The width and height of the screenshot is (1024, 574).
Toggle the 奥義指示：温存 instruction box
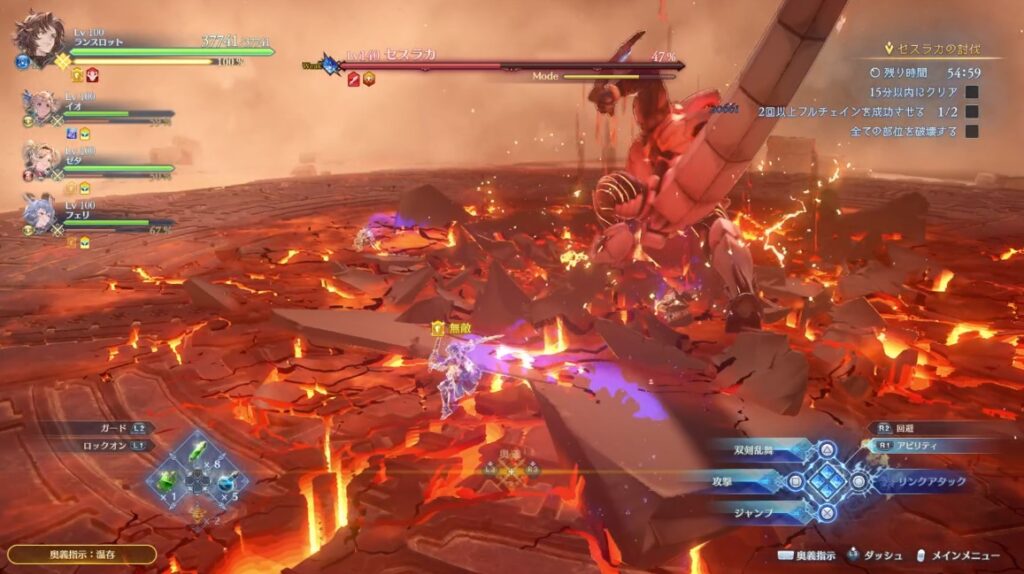[82, 553]
